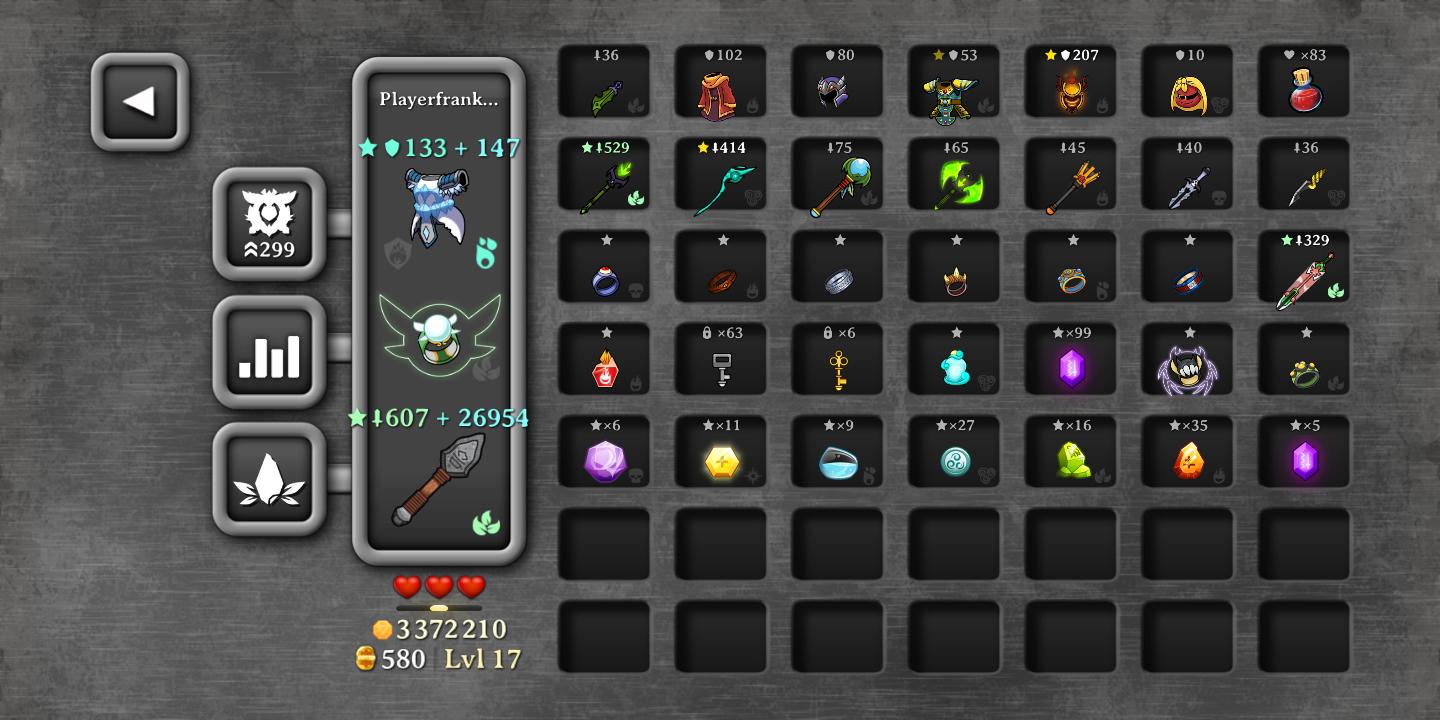
Task: Open the statistics bar chart panel
Action: (269, 352)
